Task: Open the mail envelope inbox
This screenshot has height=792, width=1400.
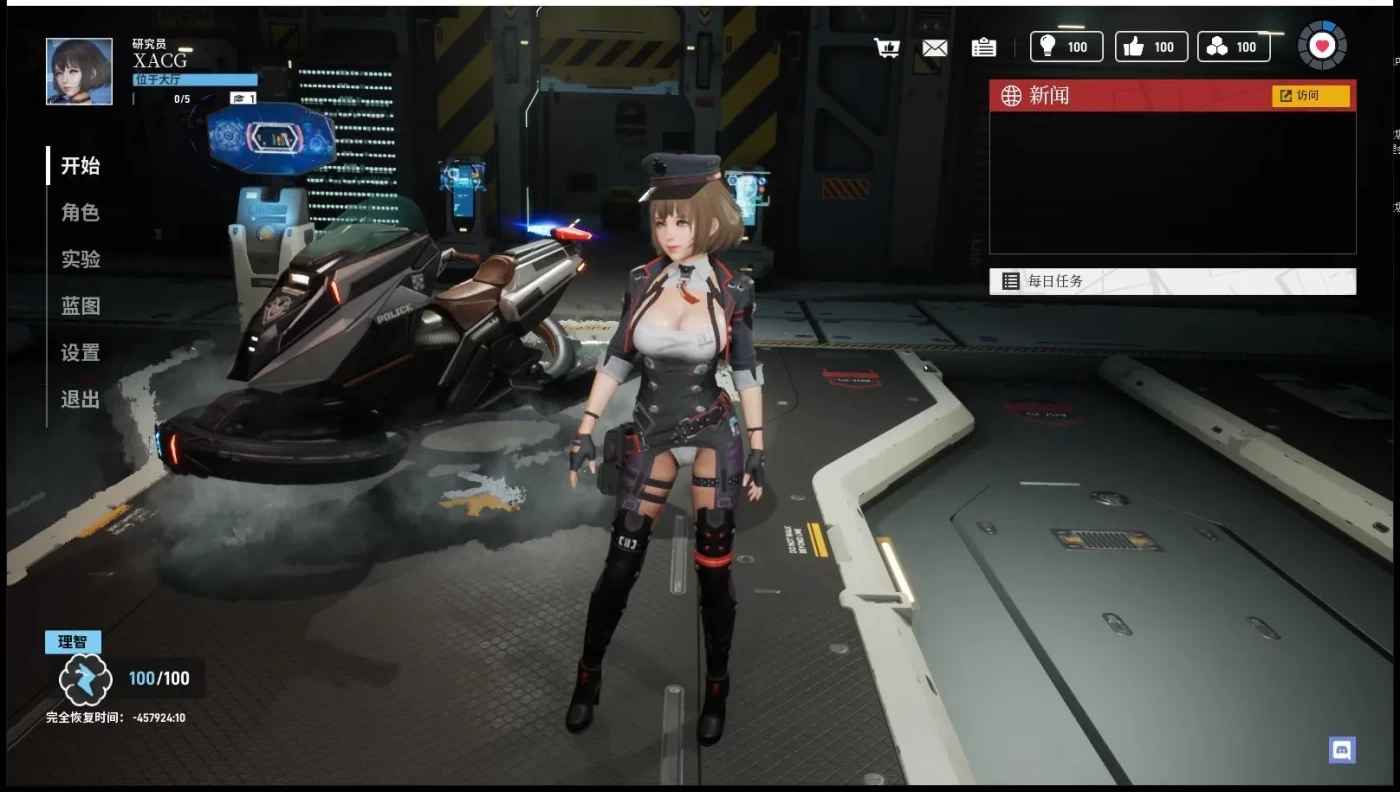Action: (934, 48)
